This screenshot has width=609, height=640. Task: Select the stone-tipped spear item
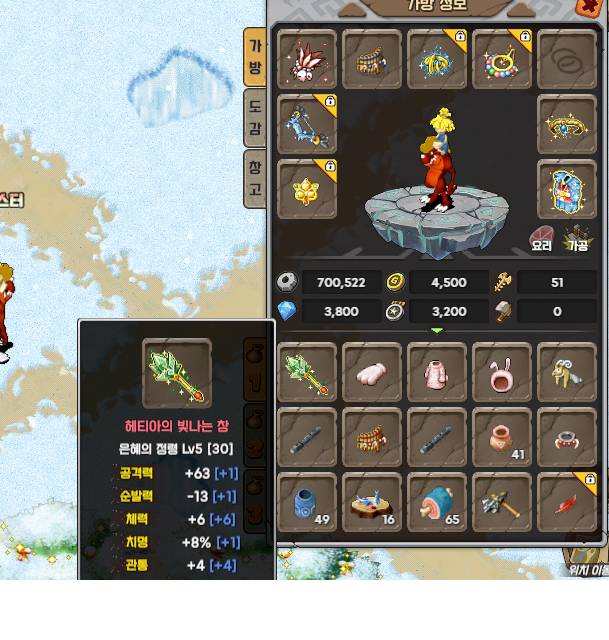[501, 502]
